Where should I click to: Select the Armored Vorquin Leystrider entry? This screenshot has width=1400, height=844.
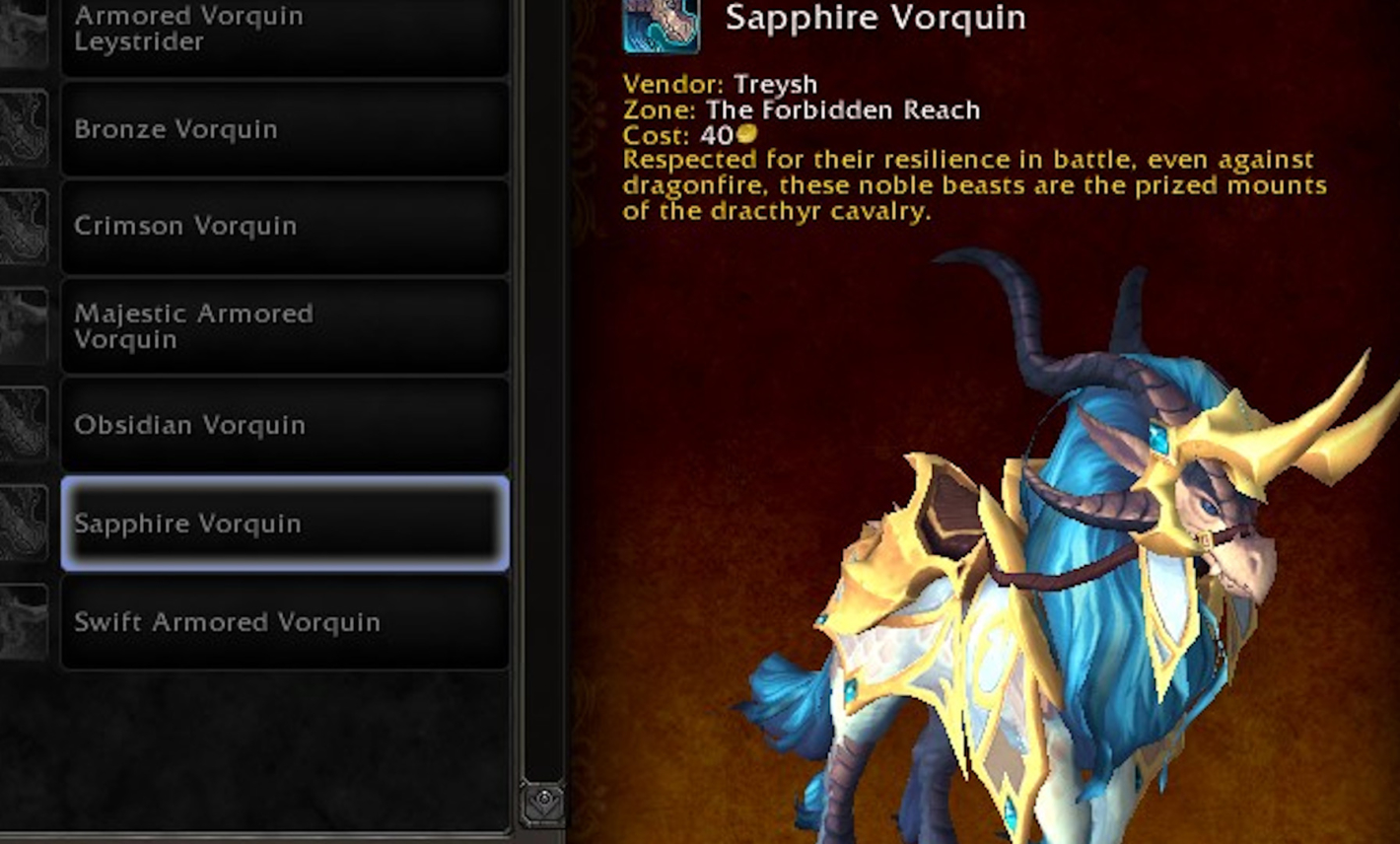tap(284, 30)
